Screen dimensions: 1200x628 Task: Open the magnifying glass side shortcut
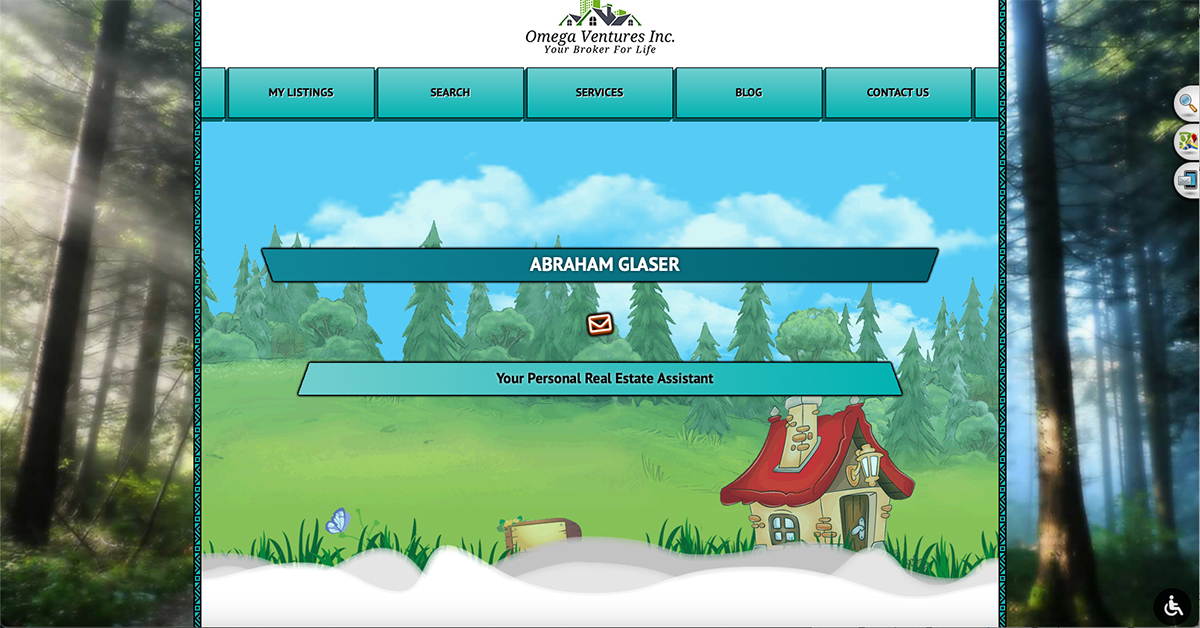pyautogui.click(x=1187, y=102)
